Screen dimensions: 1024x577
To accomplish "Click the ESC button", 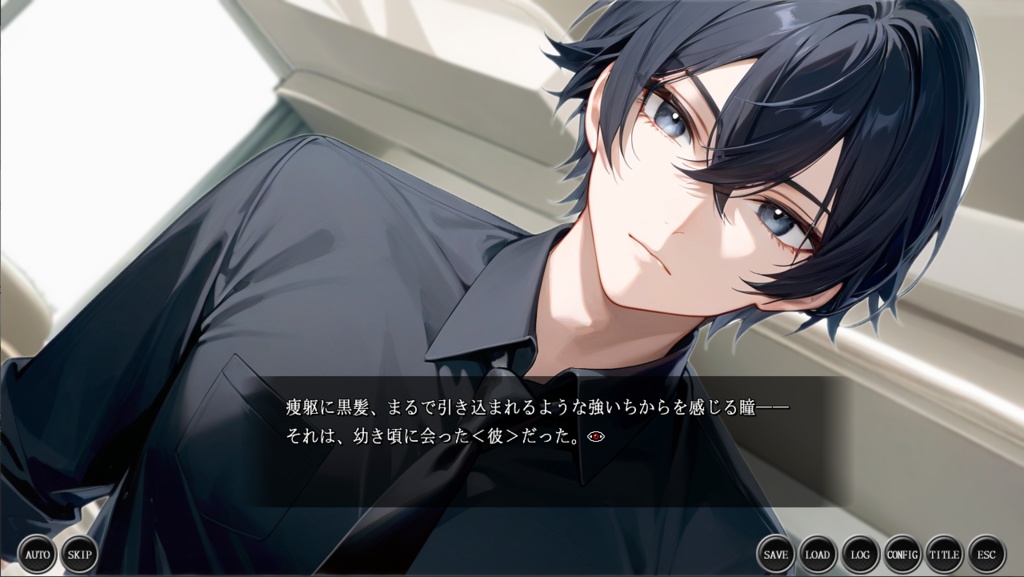I will pyautogui.click(x=986, y=554).
